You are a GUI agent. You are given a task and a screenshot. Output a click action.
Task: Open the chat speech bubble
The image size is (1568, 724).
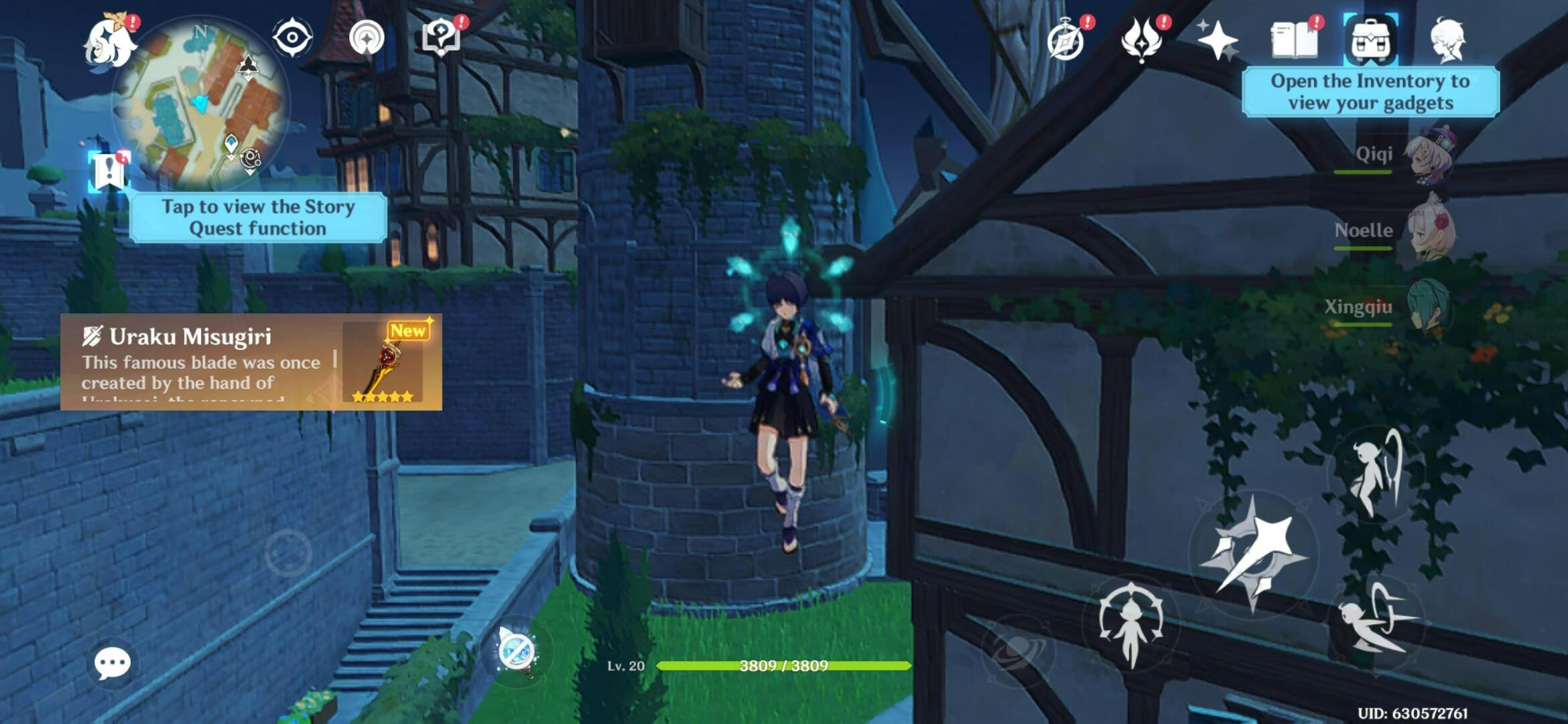point(112,664)
